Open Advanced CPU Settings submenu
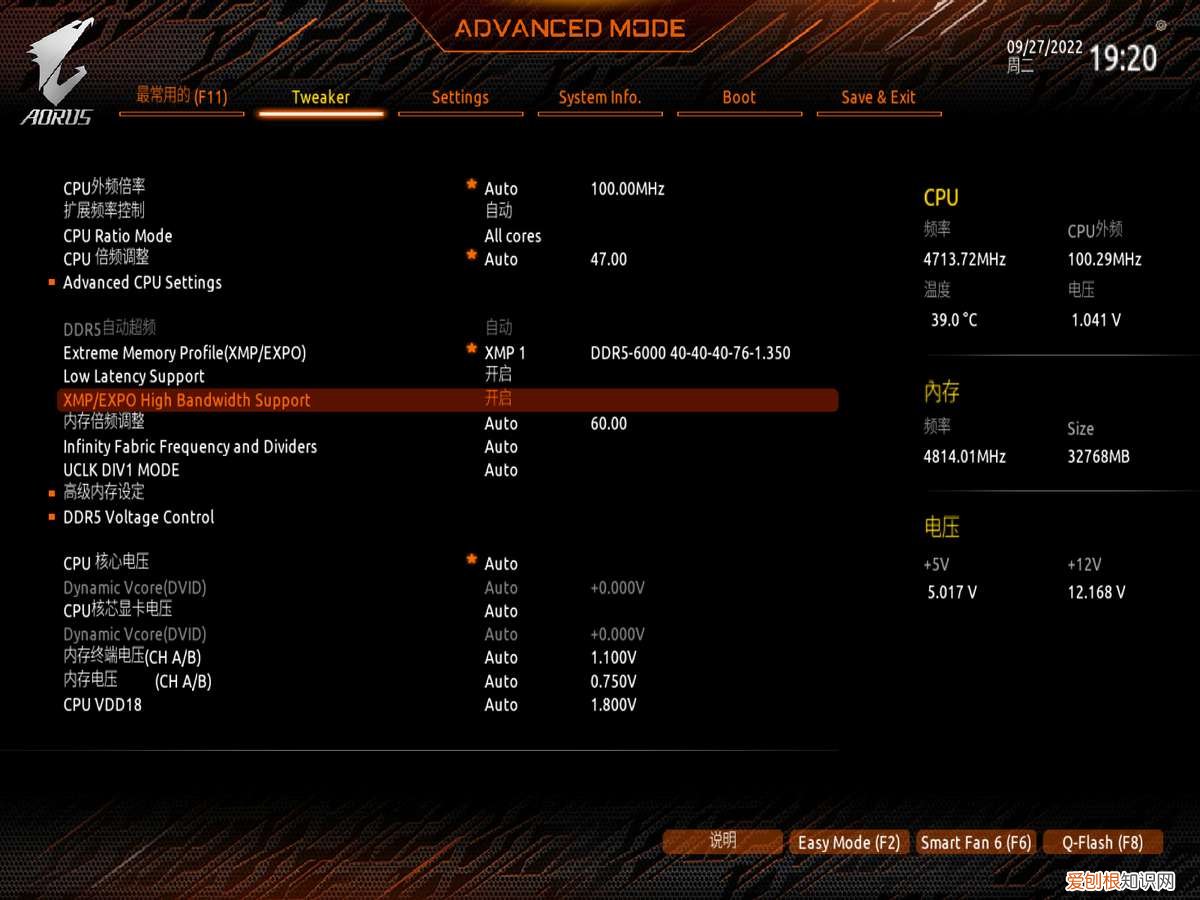Screen dimensions: 1200x900 coord(142,283)
